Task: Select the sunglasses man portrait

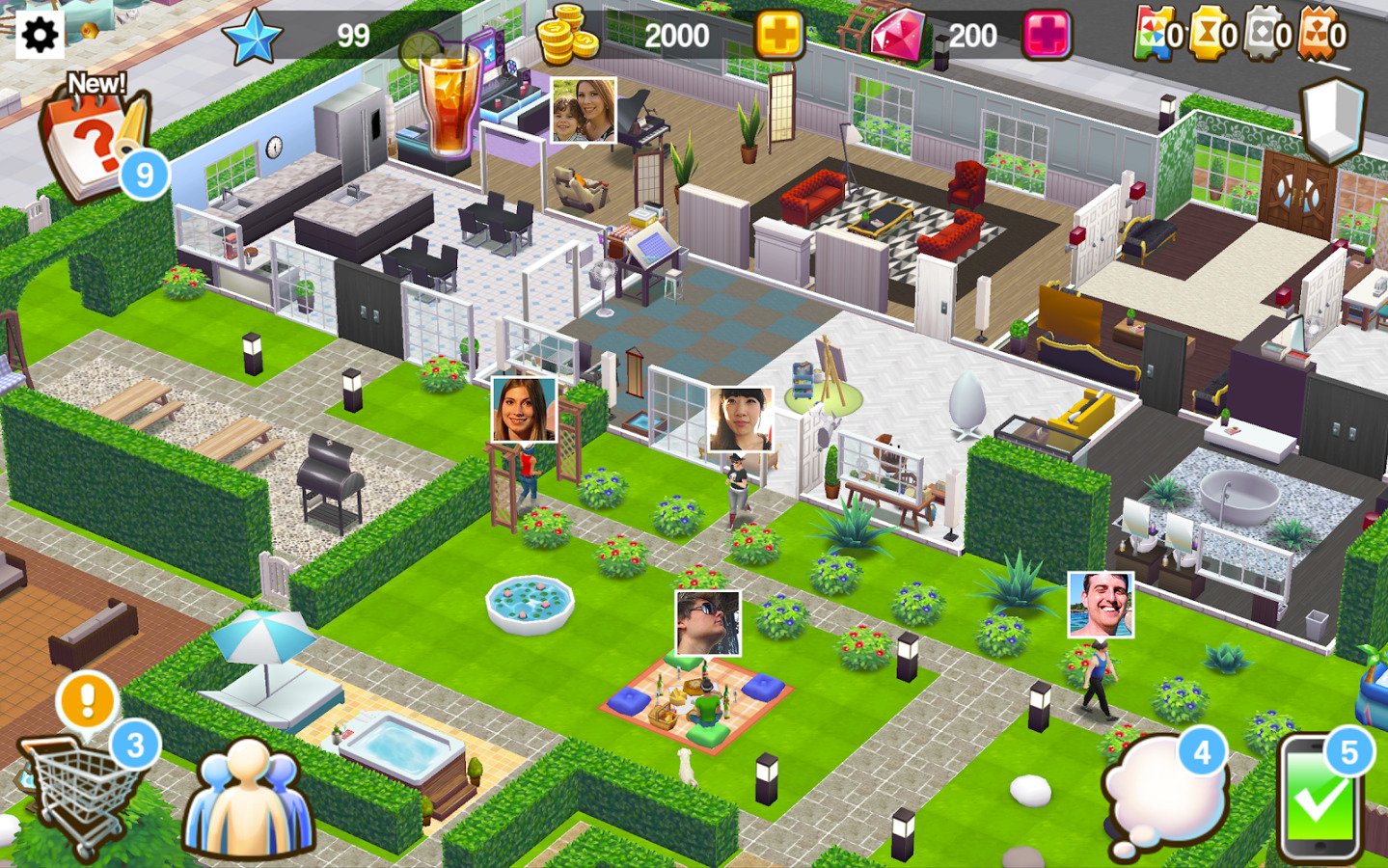Action: (x=708, y=623)
